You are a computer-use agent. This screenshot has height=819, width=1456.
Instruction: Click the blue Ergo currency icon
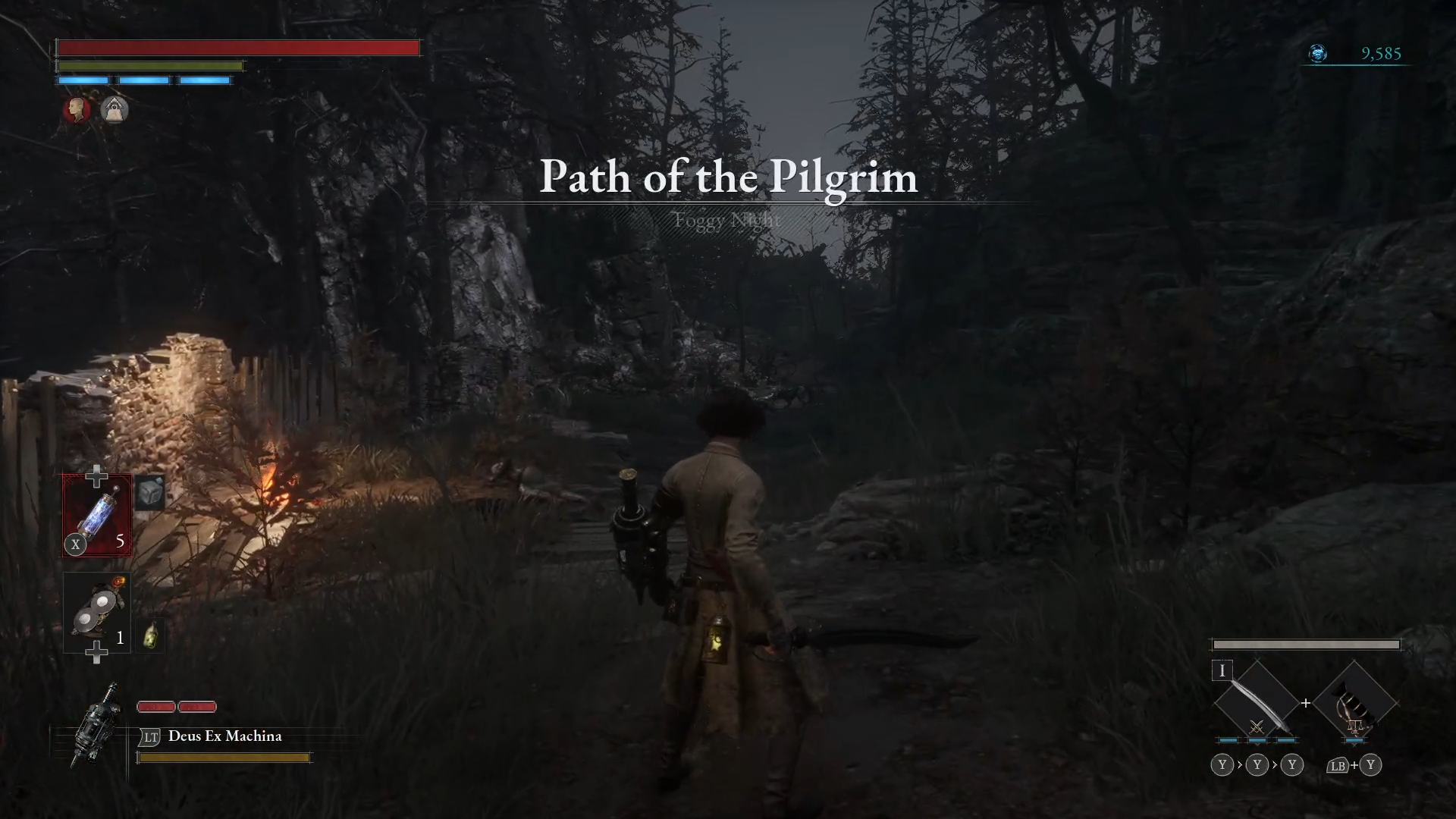pyautogui.click(x=1318, y=53)
